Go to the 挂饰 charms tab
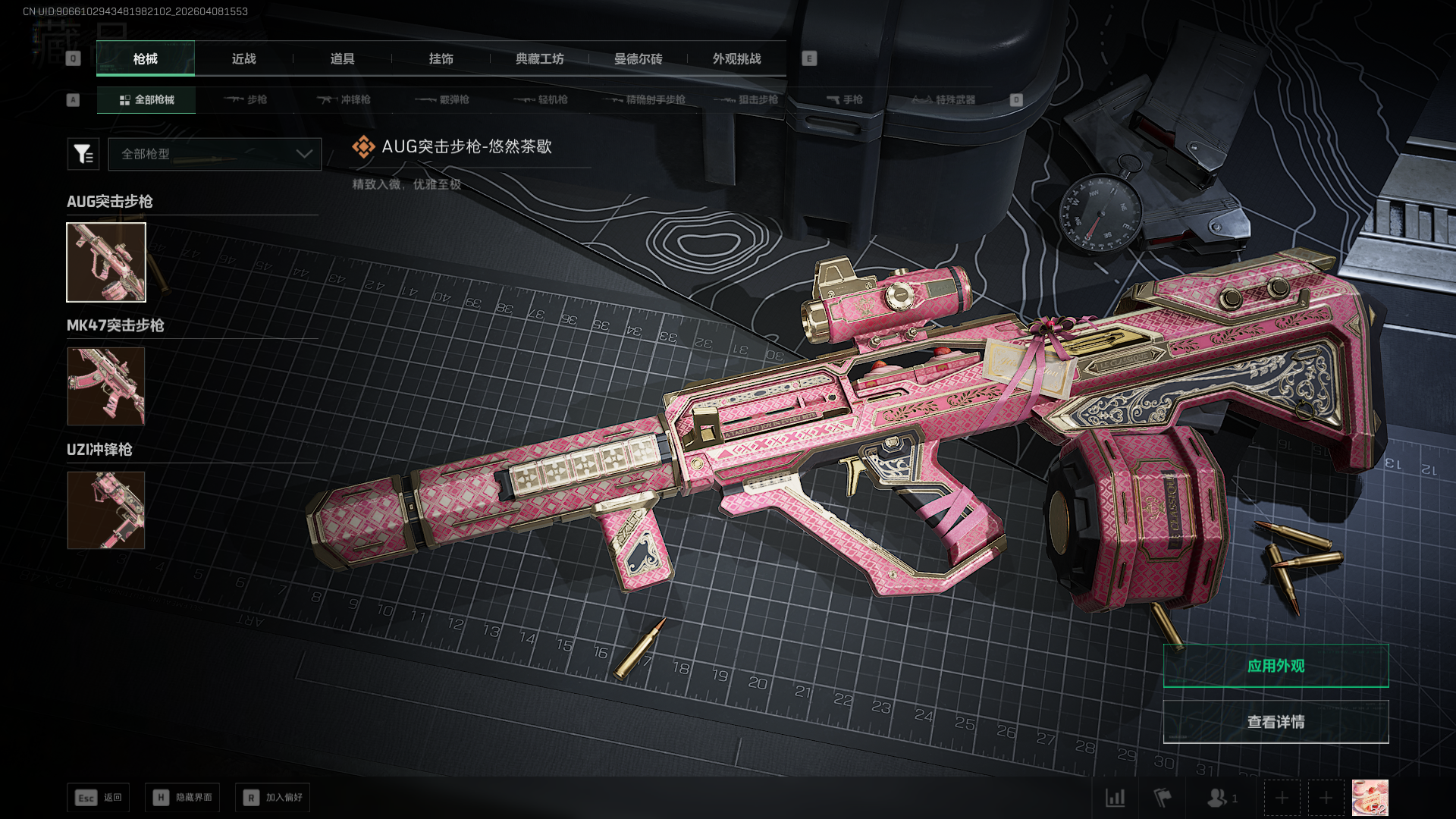Screen dimensions: 1456x819 (x=441, y=58)
